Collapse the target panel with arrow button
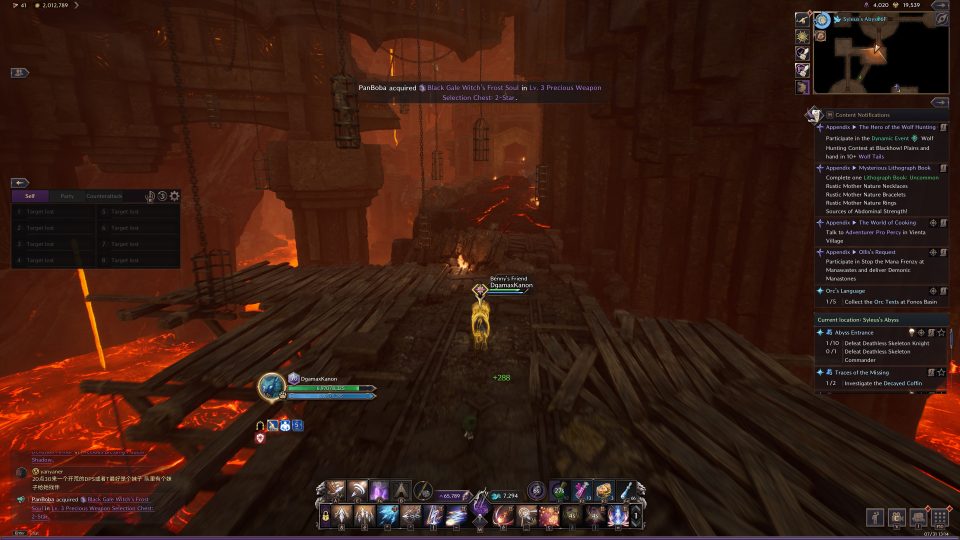 pyautogui.click(x=20, y=183)
